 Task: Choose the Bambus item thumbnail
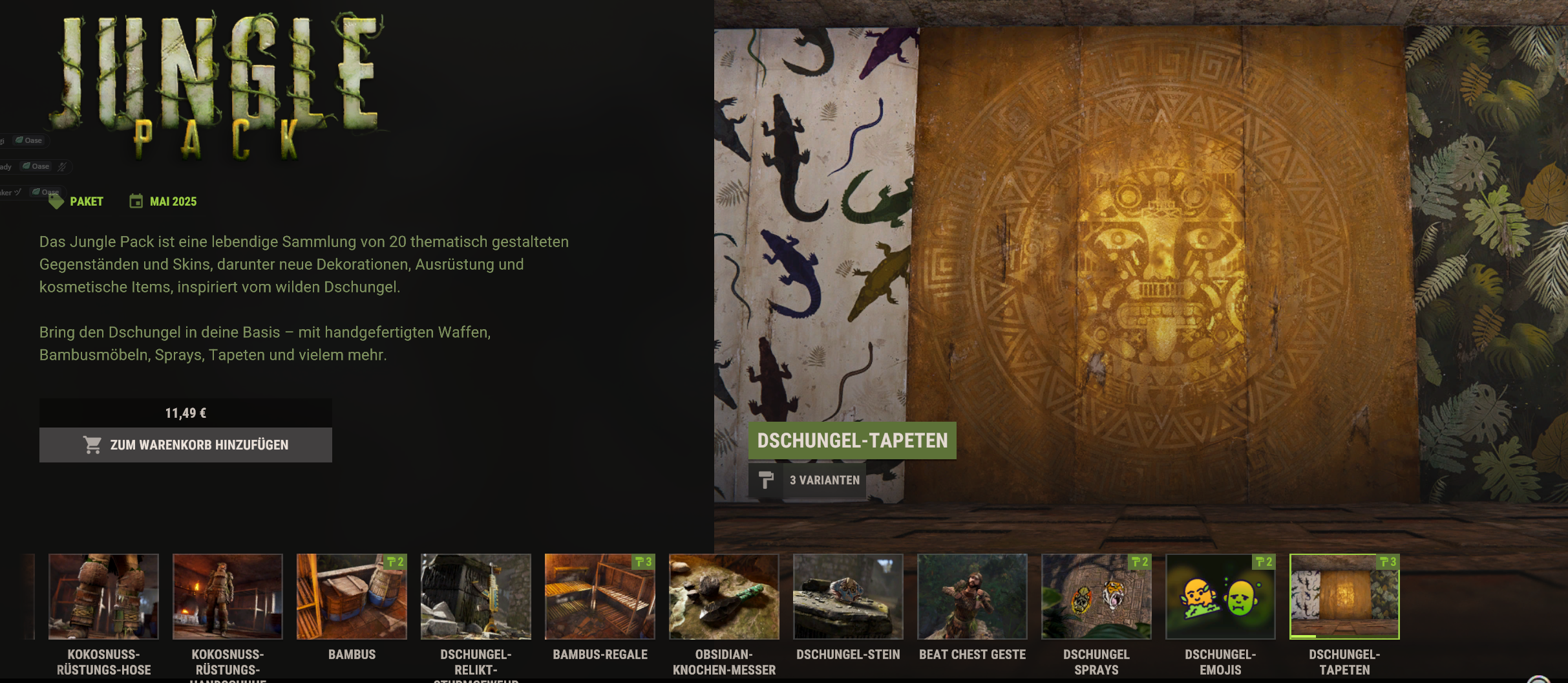click(352, 596)
